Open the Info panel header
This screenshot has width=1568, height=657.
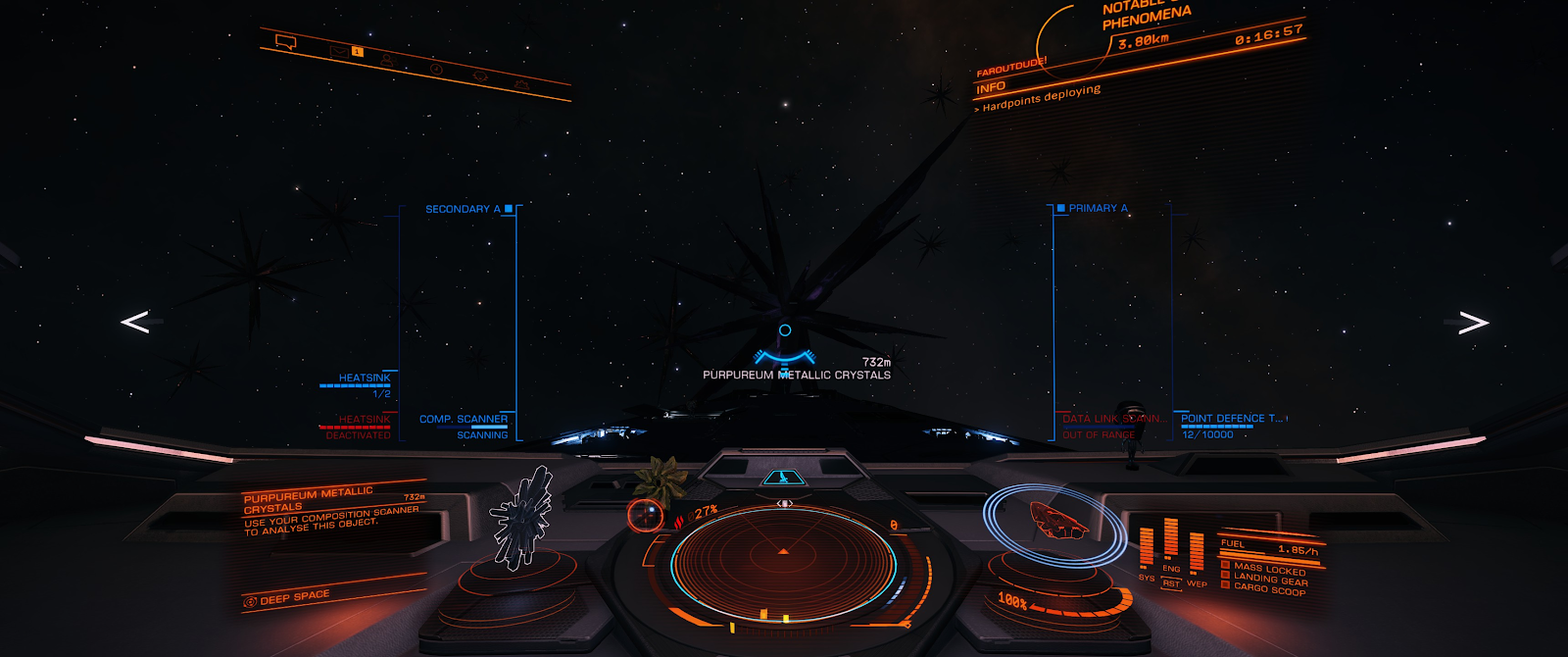(x=991, y=88)
